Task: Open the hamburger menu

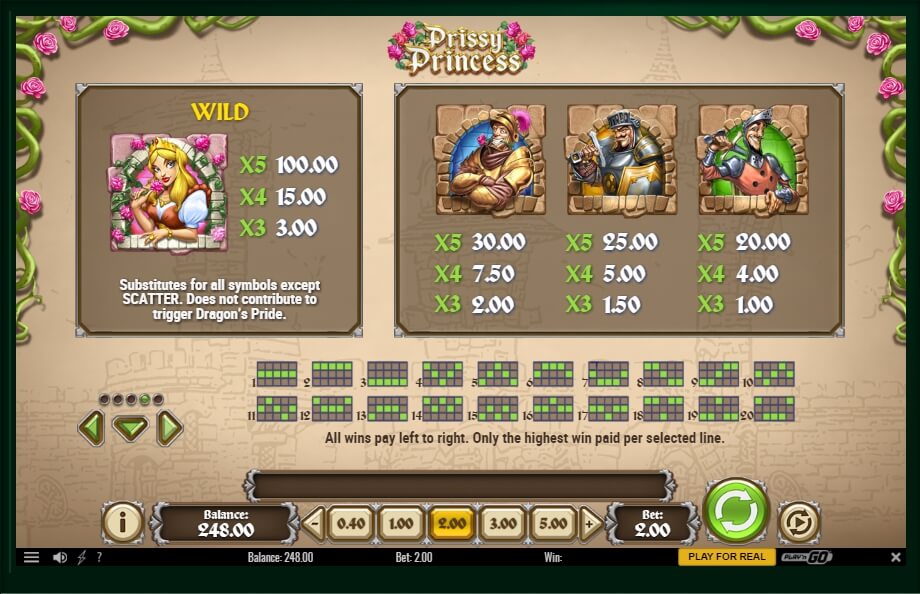Action: pos(31,557)
